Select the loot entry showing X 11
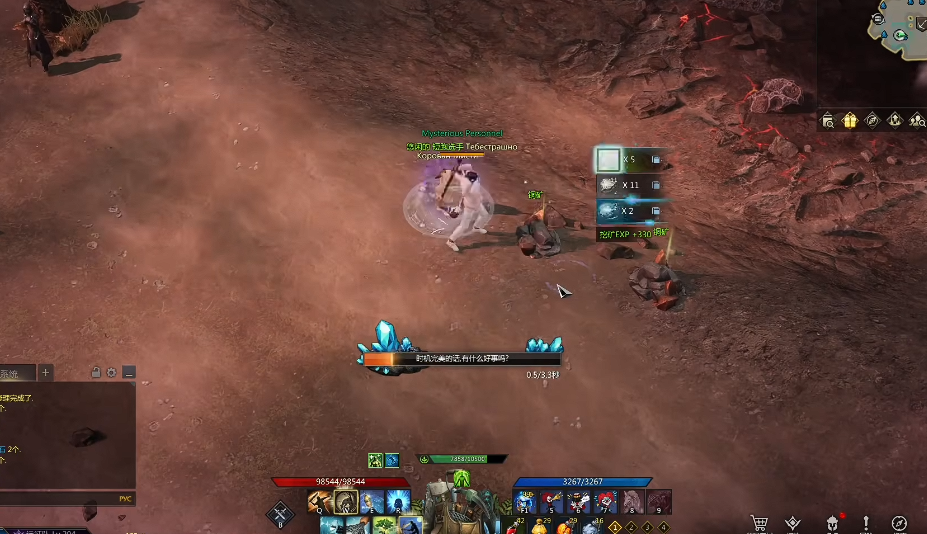This screenshot has height=534, width=927. click(629, 185)
